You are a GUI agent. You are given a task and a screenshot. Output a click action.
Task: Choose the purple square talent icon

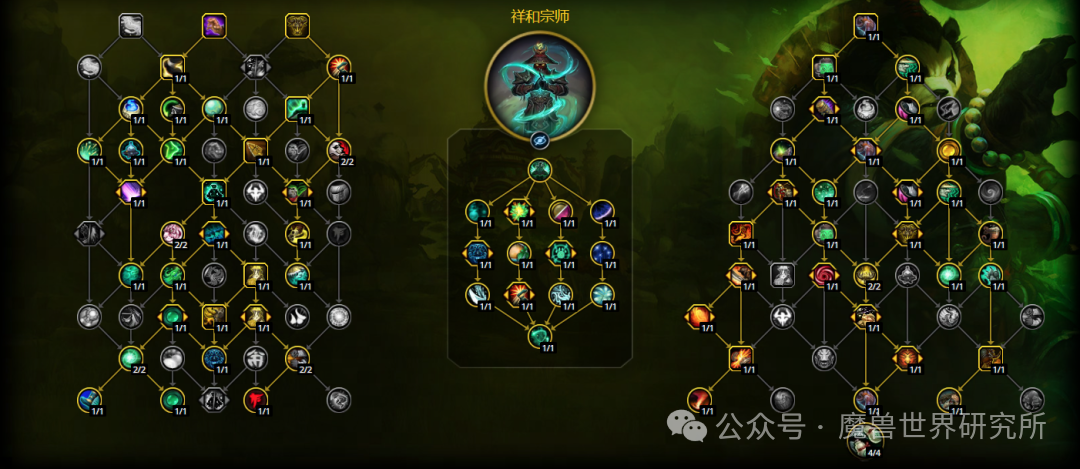click(214, 25)
